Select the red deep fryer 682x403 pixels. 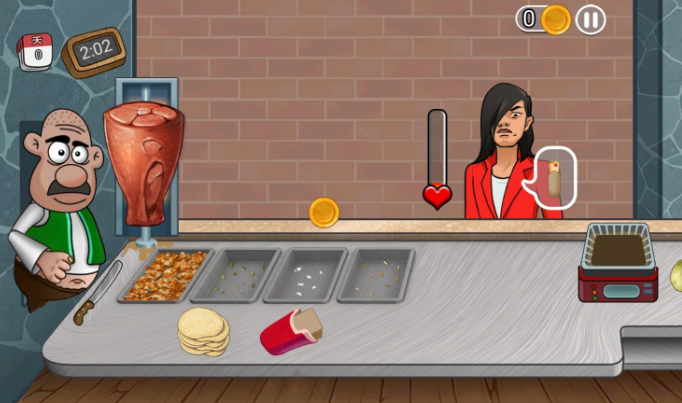coord(618,263)
